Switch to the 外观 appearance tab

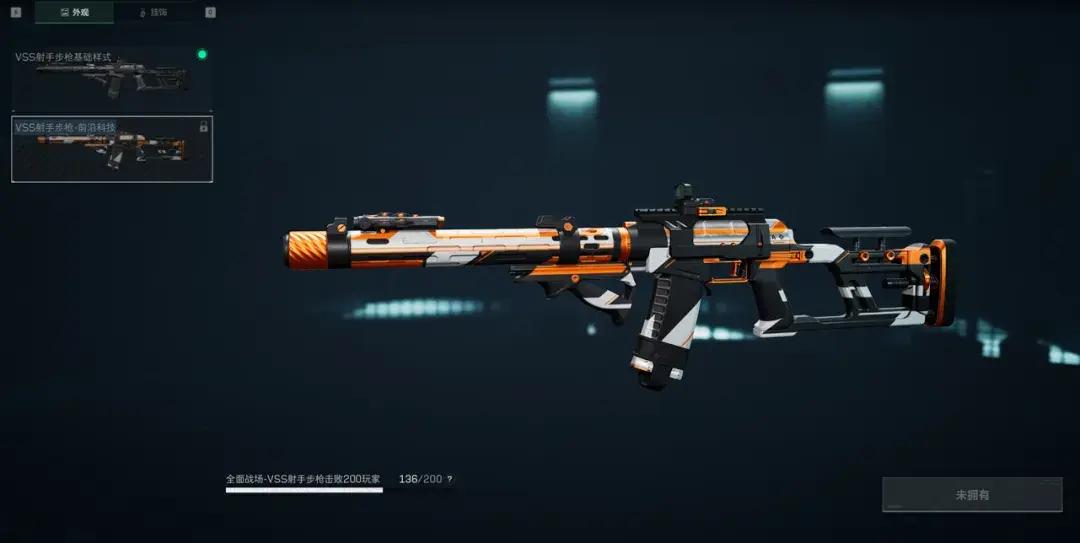click(x=74, y=13)
